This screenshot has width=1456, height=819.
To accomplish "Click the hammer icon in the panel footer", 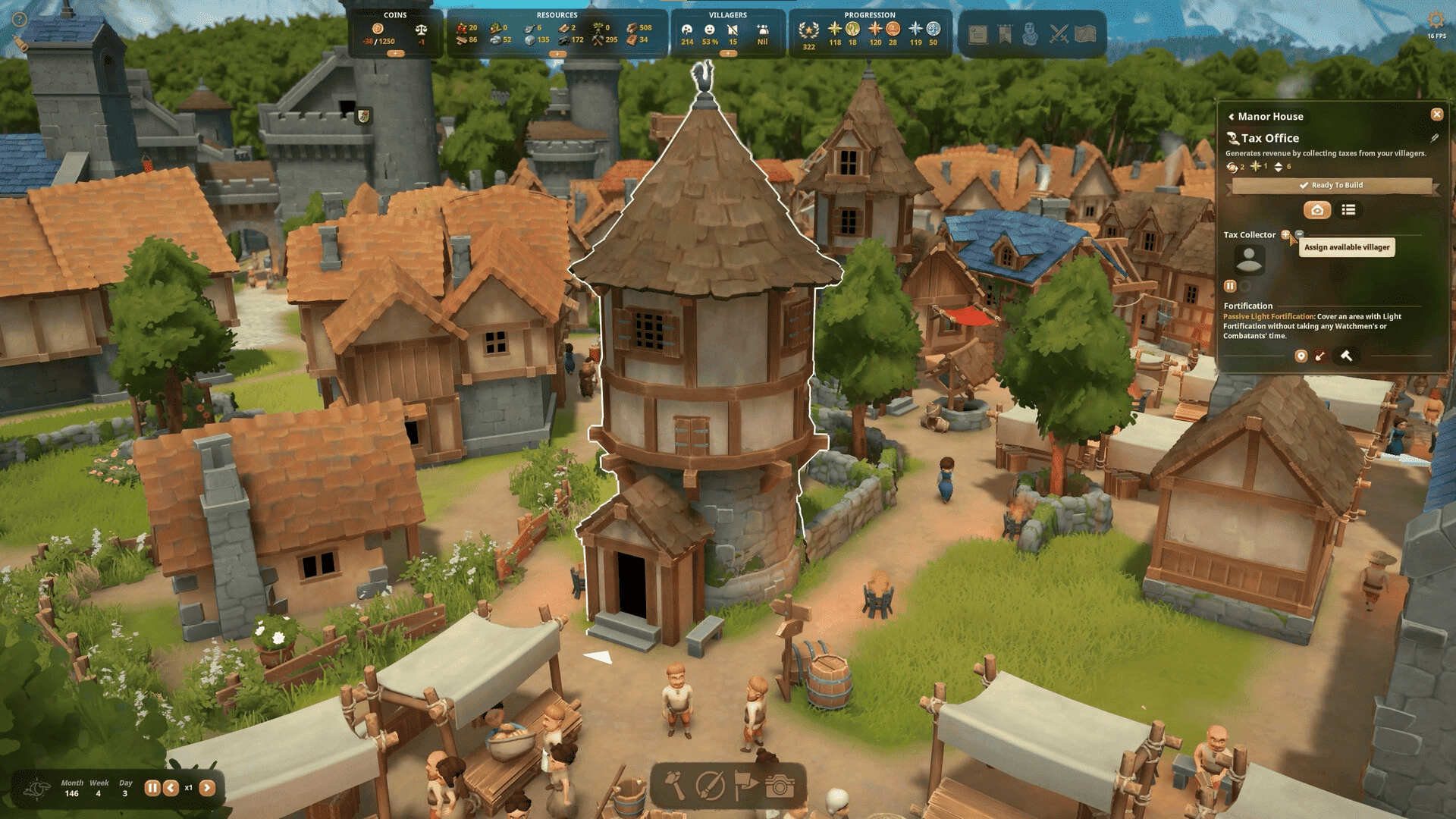I will 1347,356.
